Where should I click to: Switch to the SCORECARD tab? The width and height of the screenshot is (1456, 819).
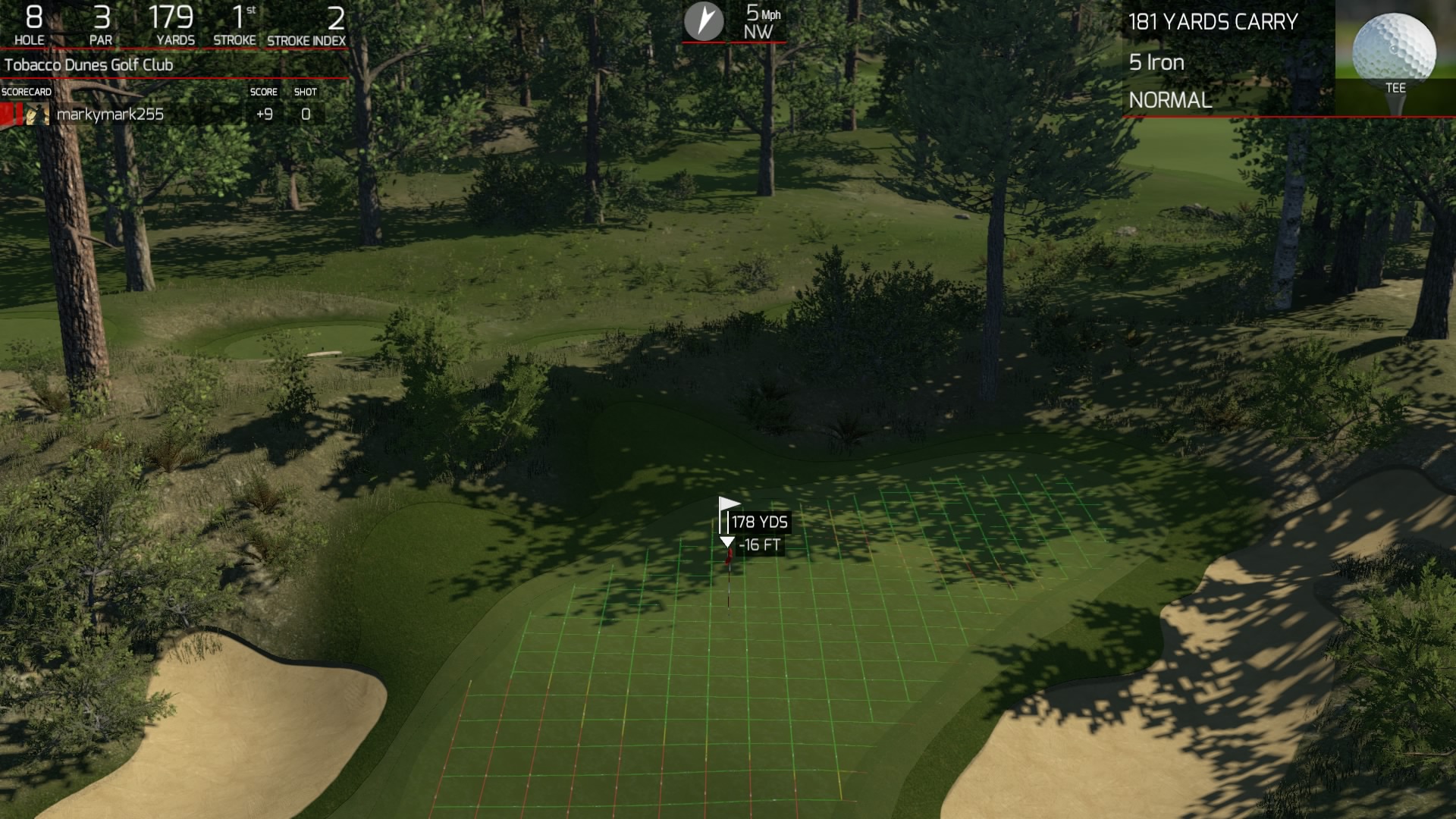pos(25,91)
